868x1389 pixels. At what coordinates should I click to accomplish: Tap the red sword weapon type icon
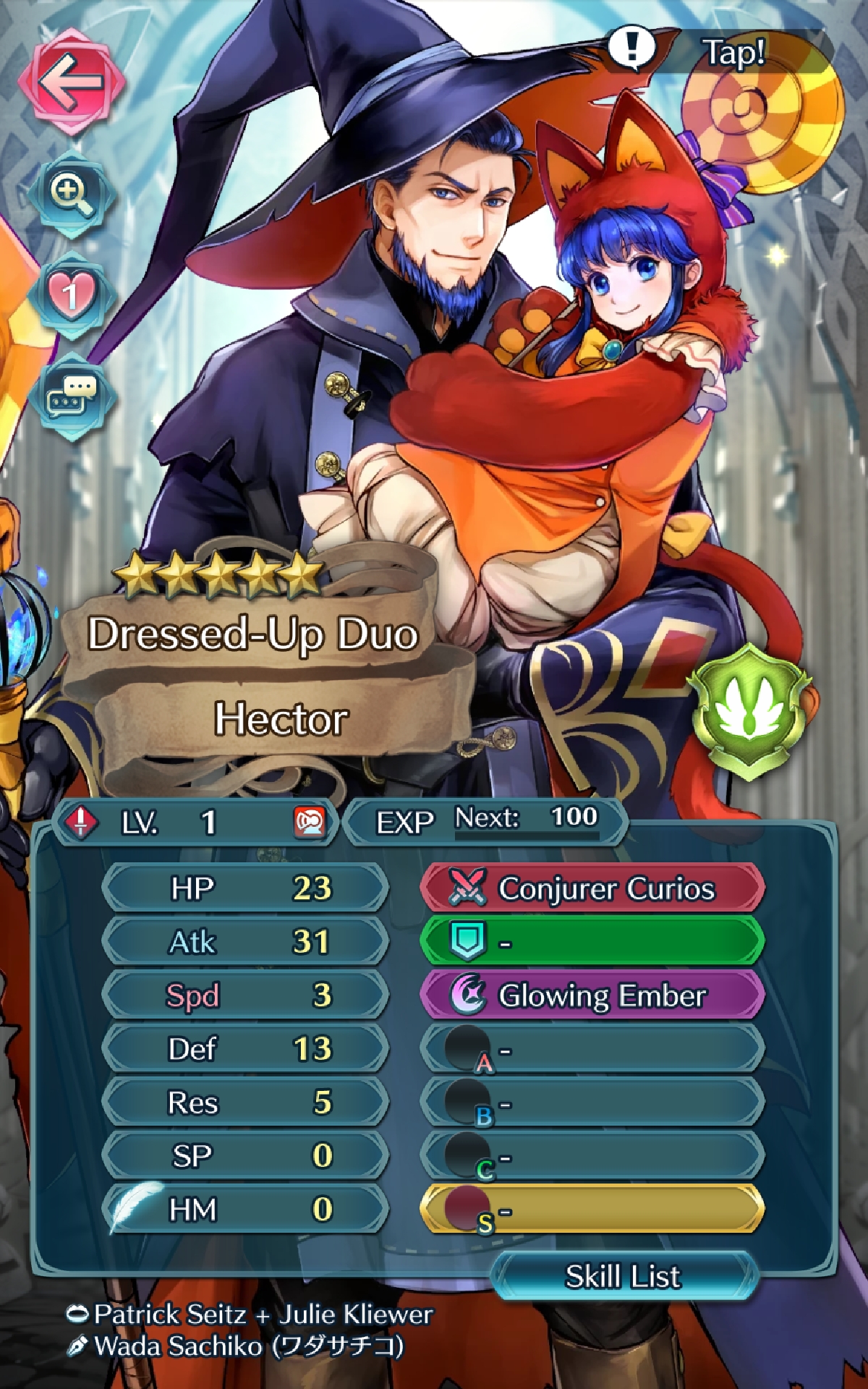point(81,822)
